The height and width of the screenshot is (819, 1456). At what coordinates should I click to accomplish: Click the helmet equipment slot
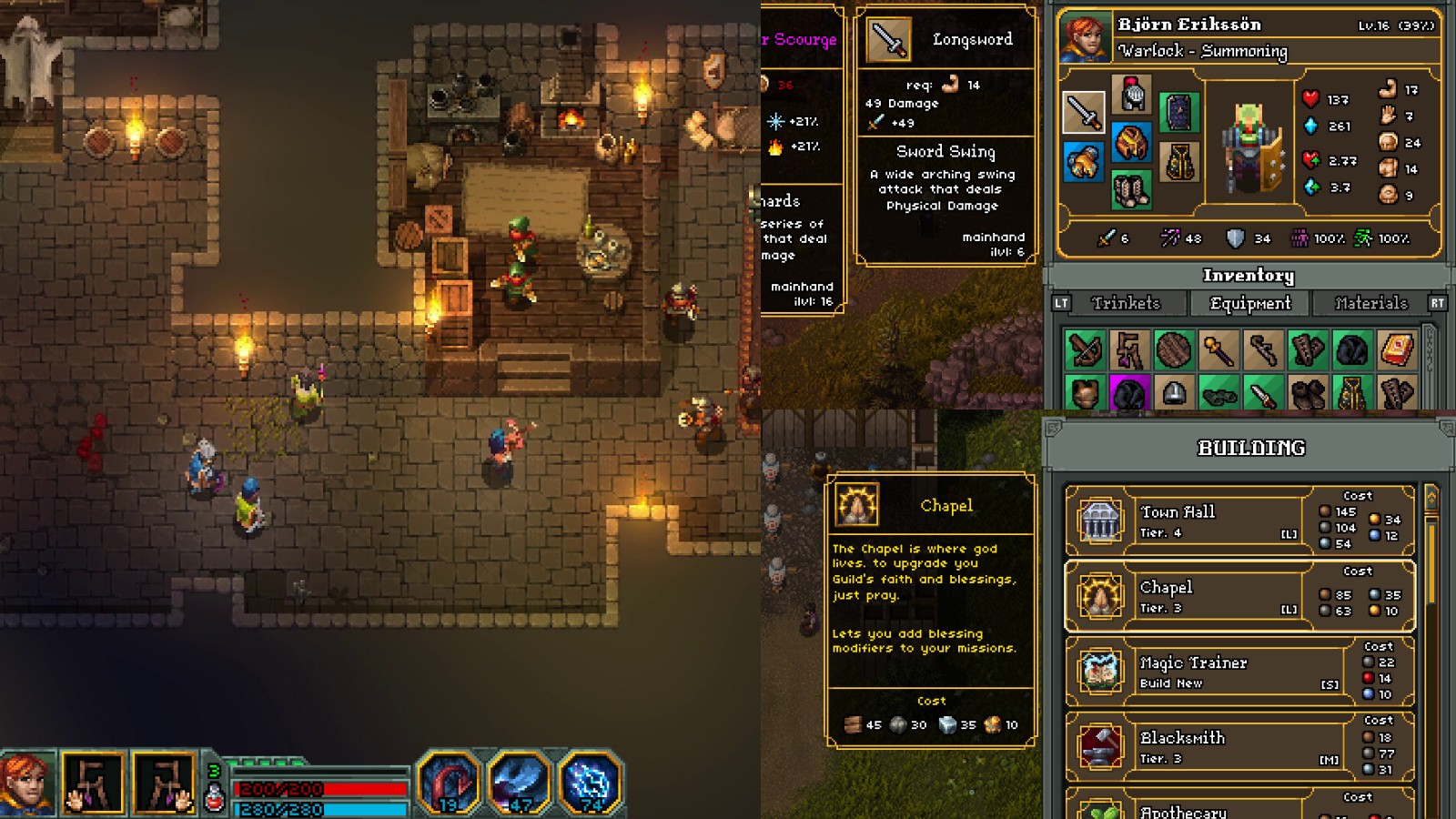pos(1132,95)
